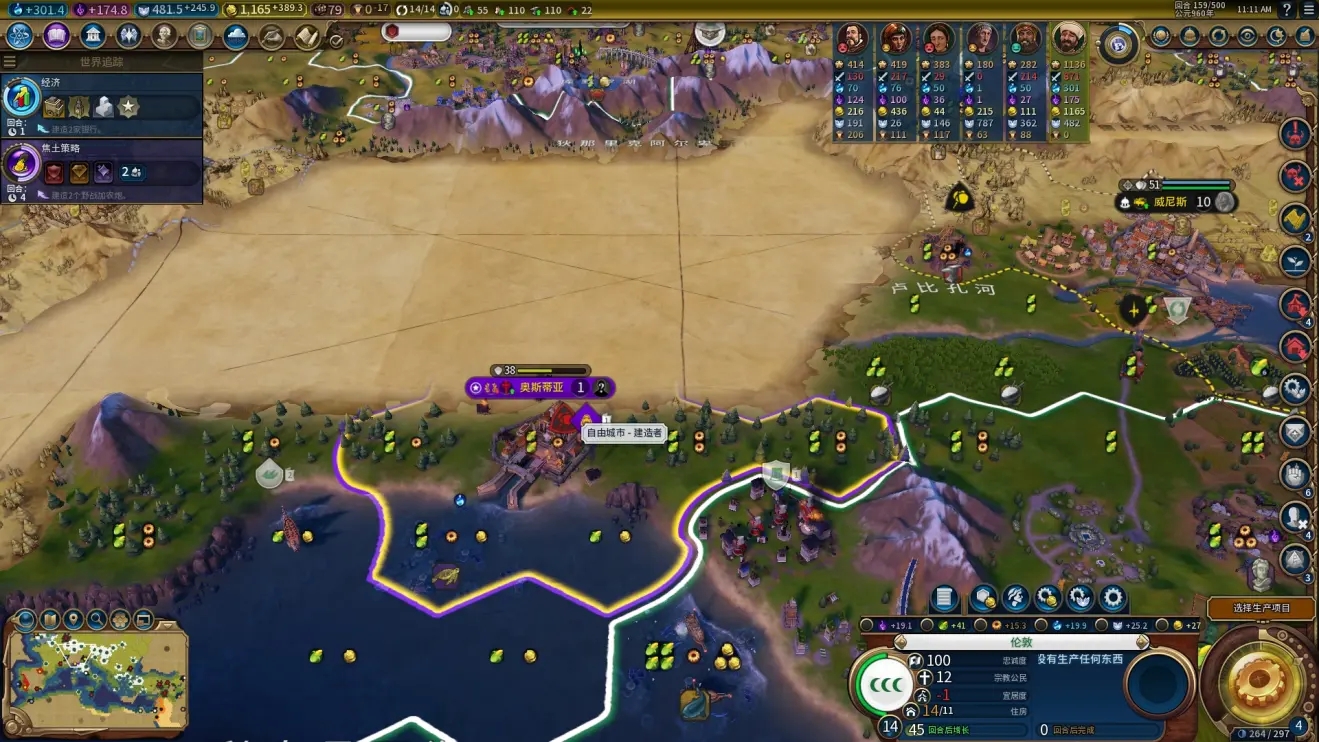The image size is (1319, 742).
Task: Click the 焦土策略 civic tracker entry
Action: pyautogui.click(x=102, y=167)
